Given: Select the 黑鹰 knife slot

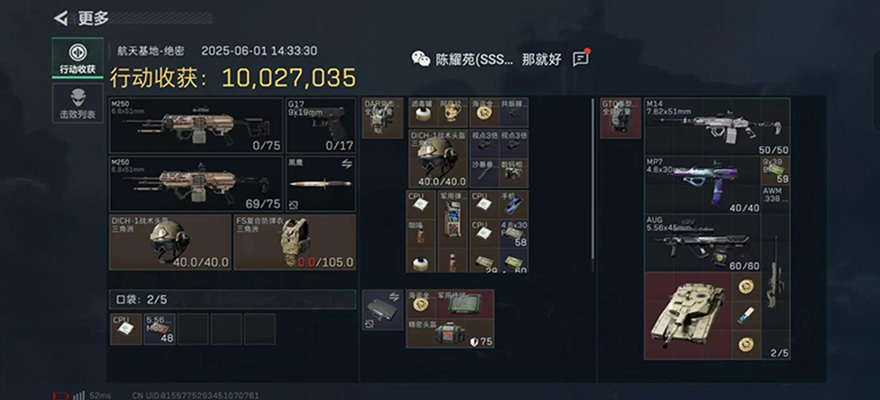Looking at the screenshot, I should click(x=320, y=184).
